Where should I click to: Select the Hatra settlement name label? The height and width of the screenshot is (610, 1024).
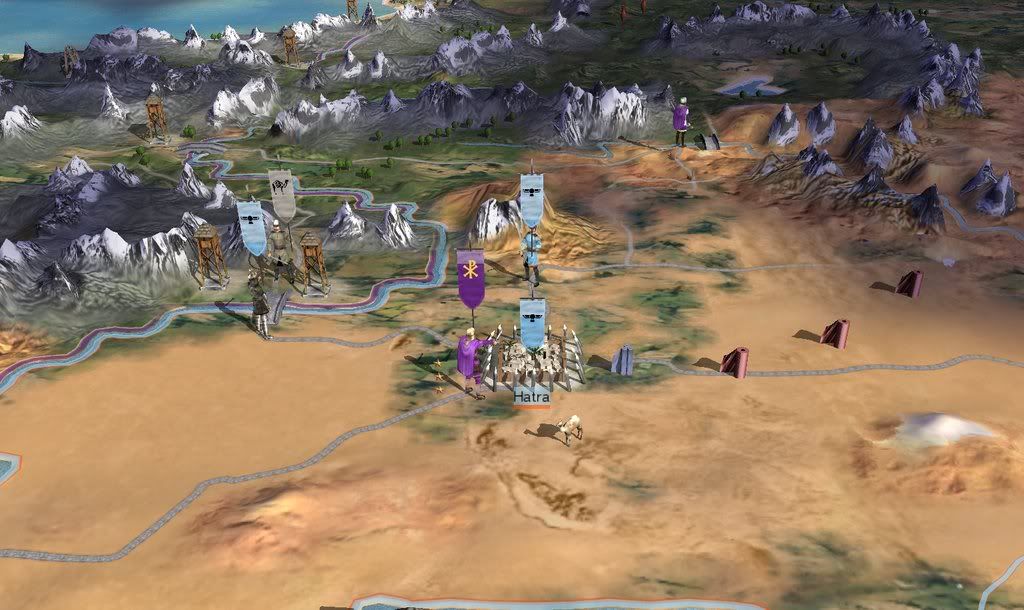pos(532,397)
